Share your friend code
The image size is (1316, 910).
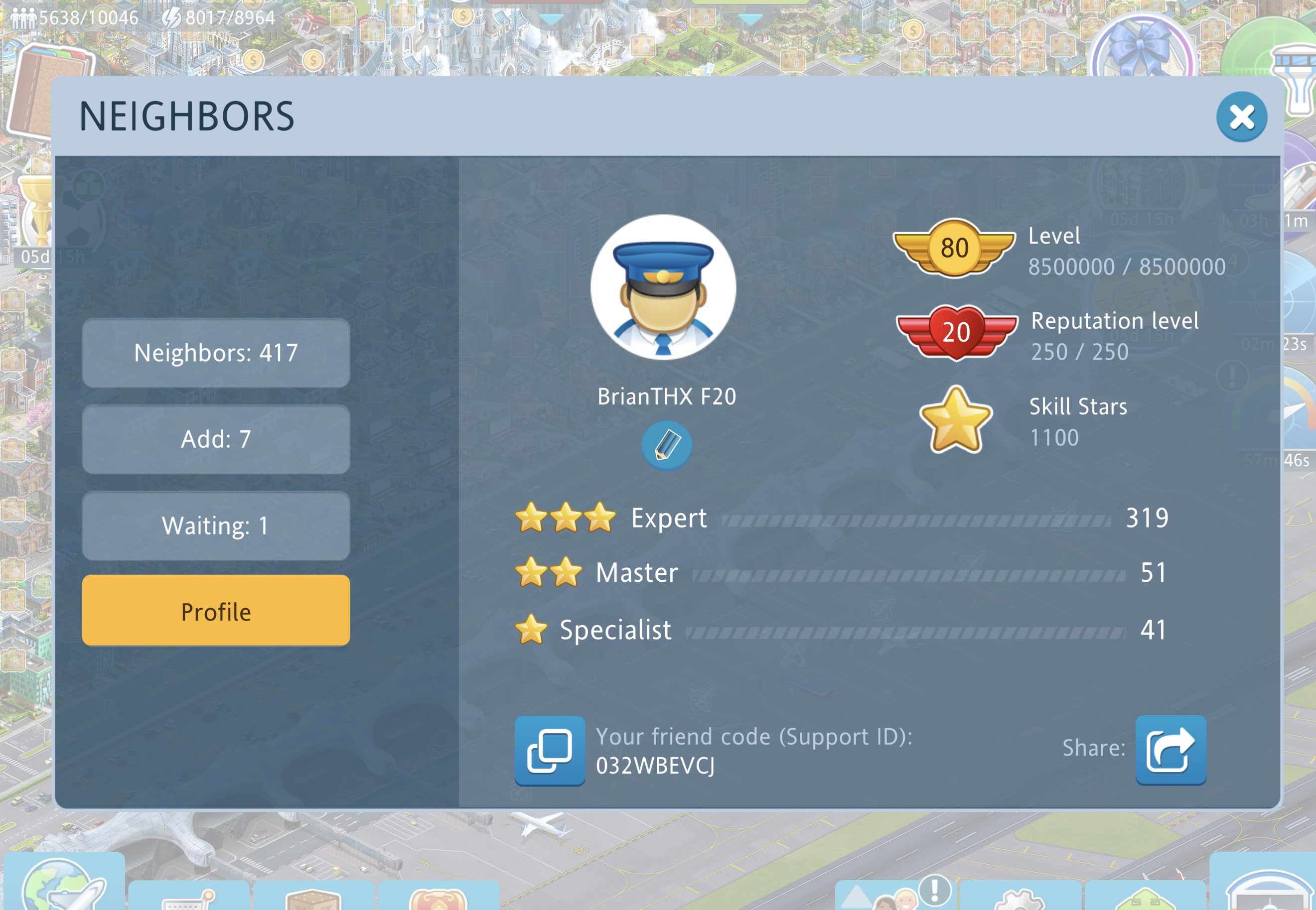1170,750
